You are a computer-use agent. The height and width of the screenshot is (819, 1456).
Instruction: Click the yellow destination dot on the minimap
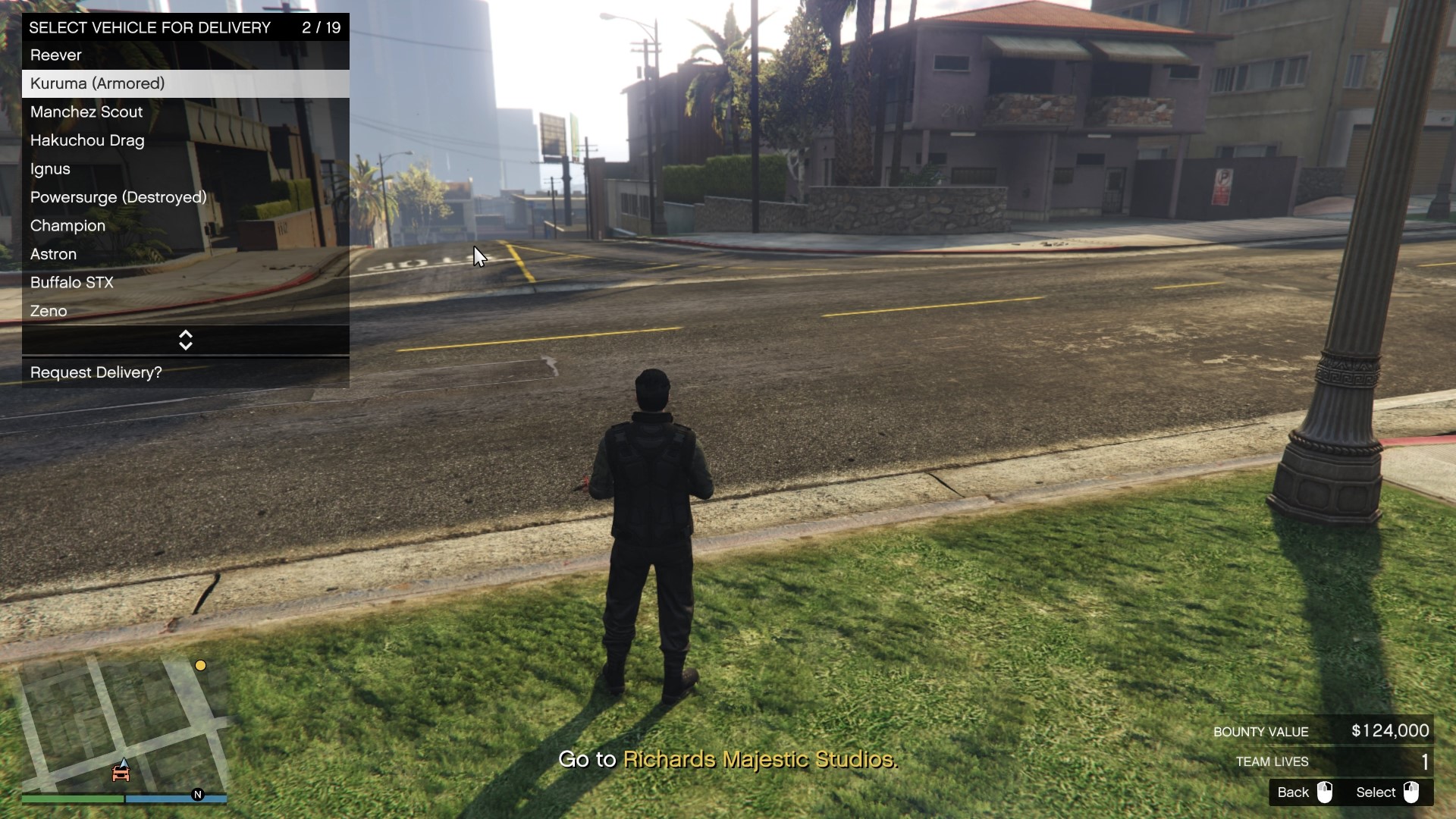200,665
